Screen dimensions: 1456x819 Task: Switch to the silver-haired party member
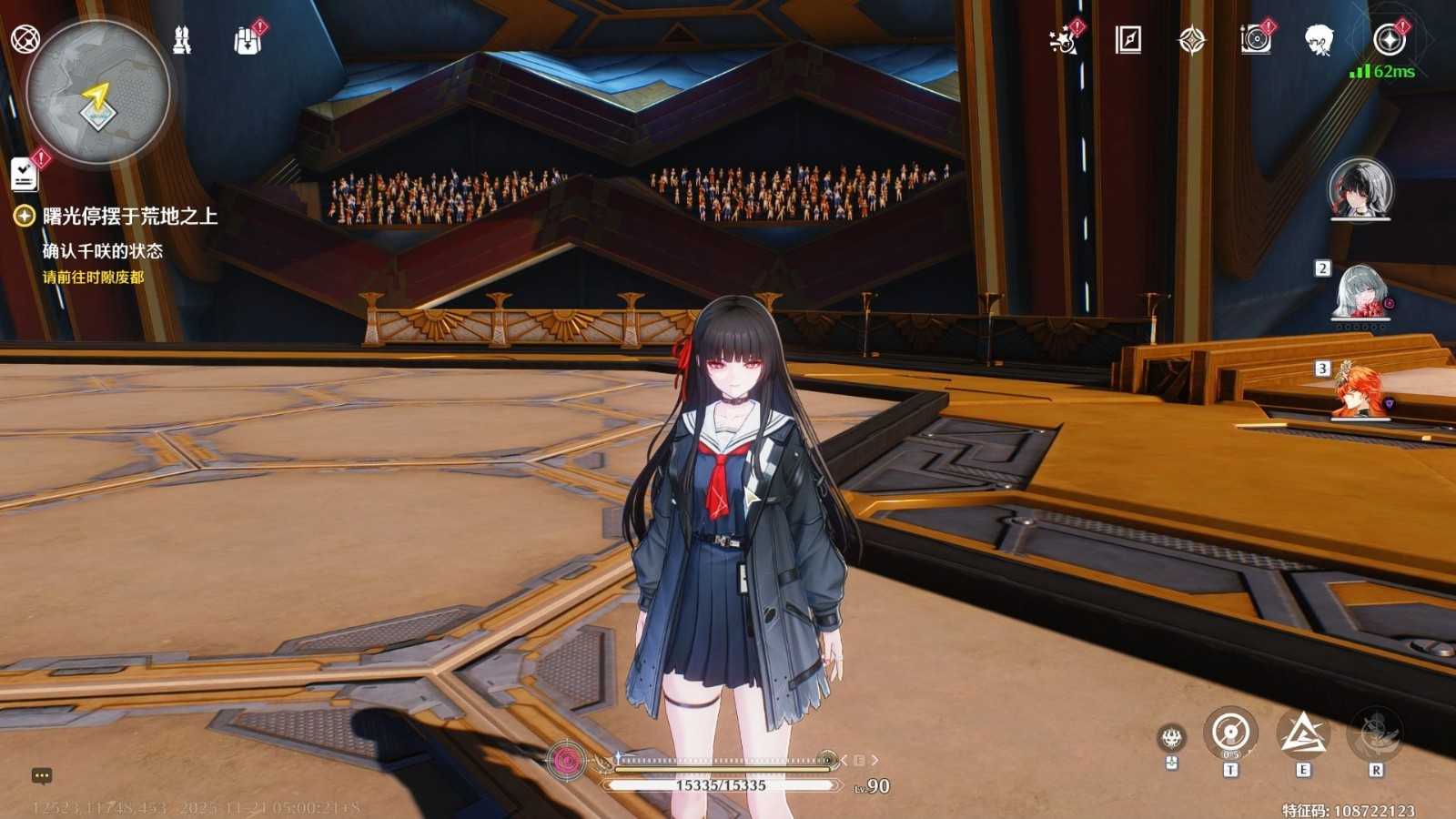click(1360, 292)
